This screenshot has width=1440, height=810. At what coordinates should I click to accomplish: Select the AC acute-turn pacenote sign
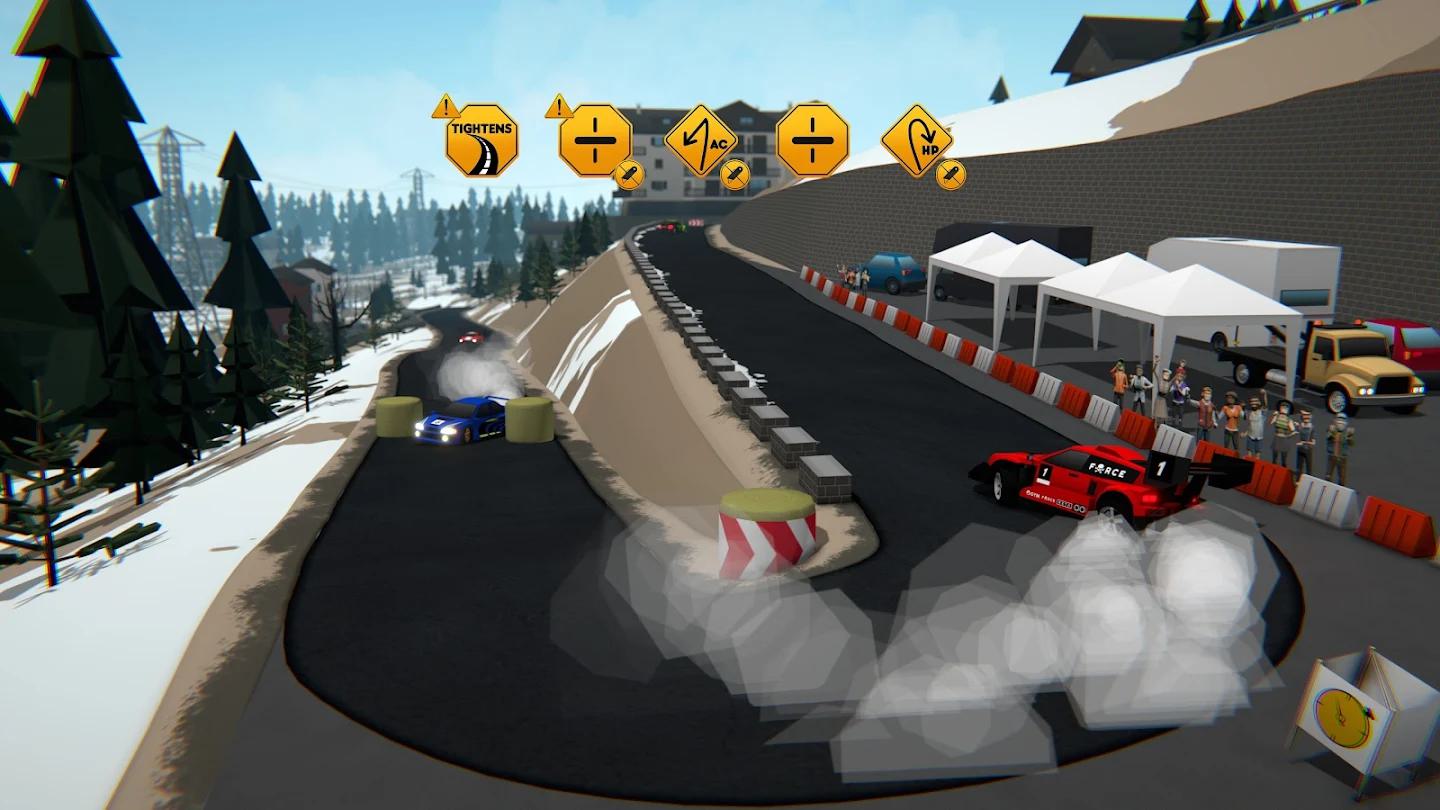pos(701,141)
